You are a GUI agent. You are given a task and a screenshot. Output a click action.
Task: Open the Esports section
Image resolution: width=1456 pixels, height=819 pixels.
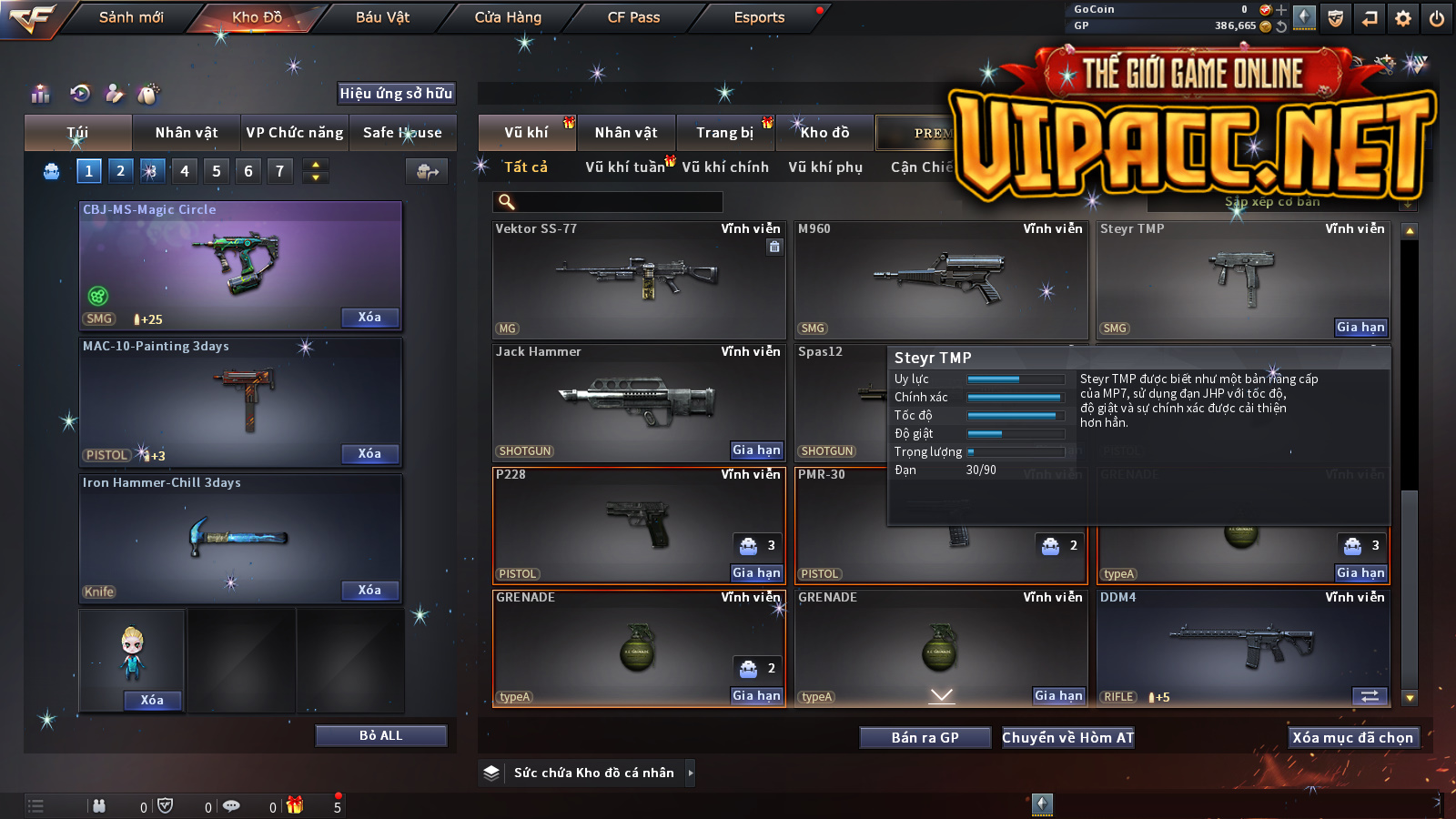[x=759, y=17]
